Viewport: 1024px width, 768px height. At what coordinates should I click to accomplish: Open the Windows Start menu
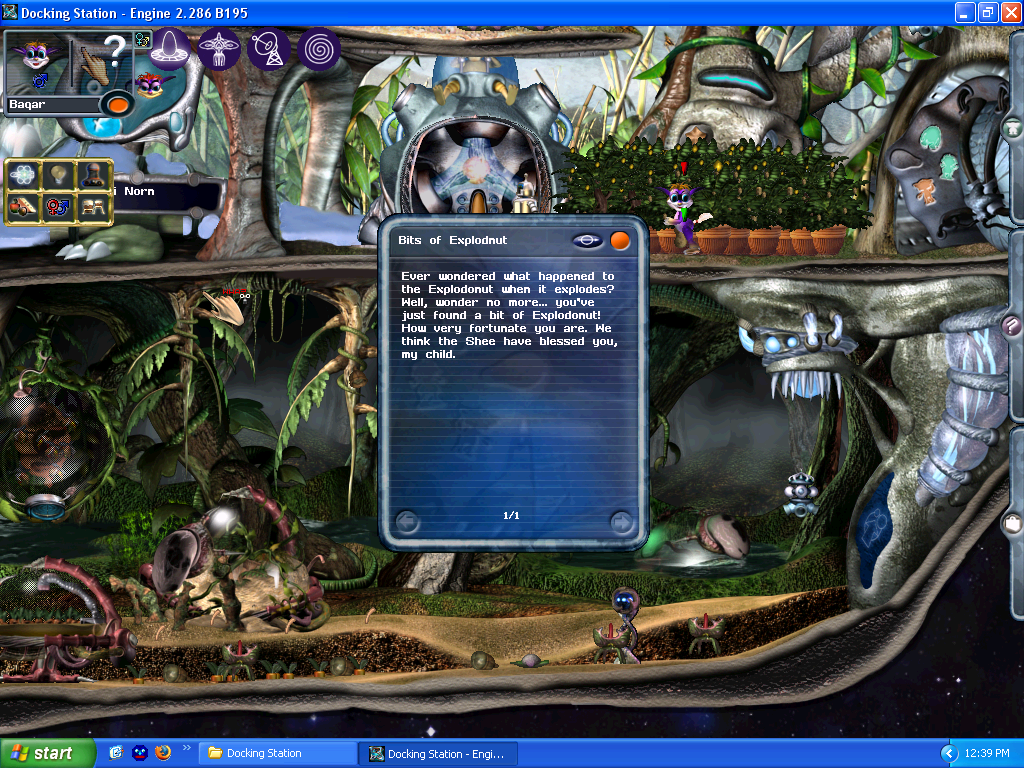click(x=47, y=753)
